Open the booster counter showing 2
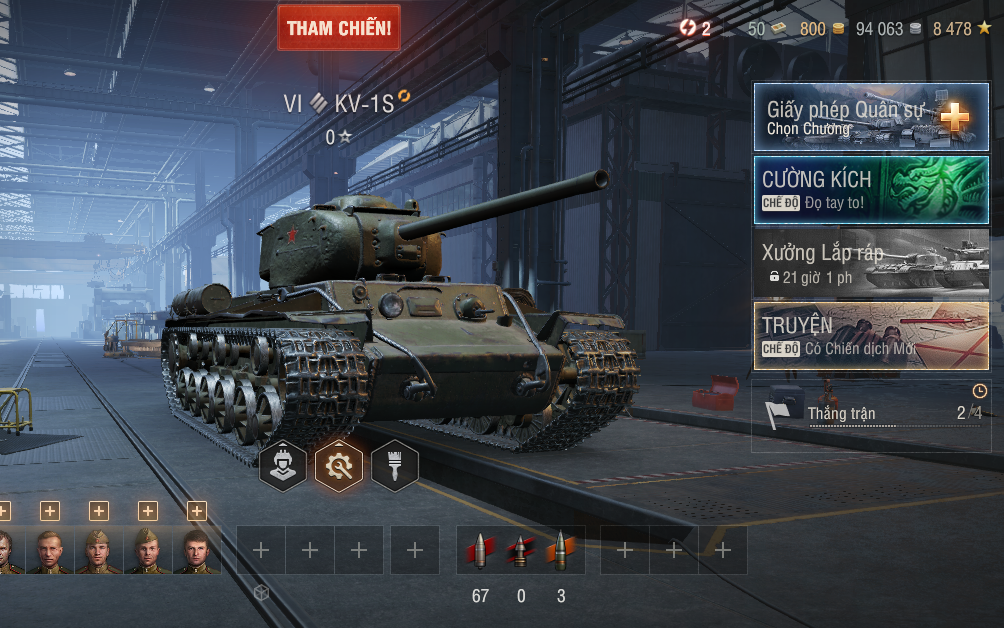Screen dimensions: 1004x628 [694, 29]
